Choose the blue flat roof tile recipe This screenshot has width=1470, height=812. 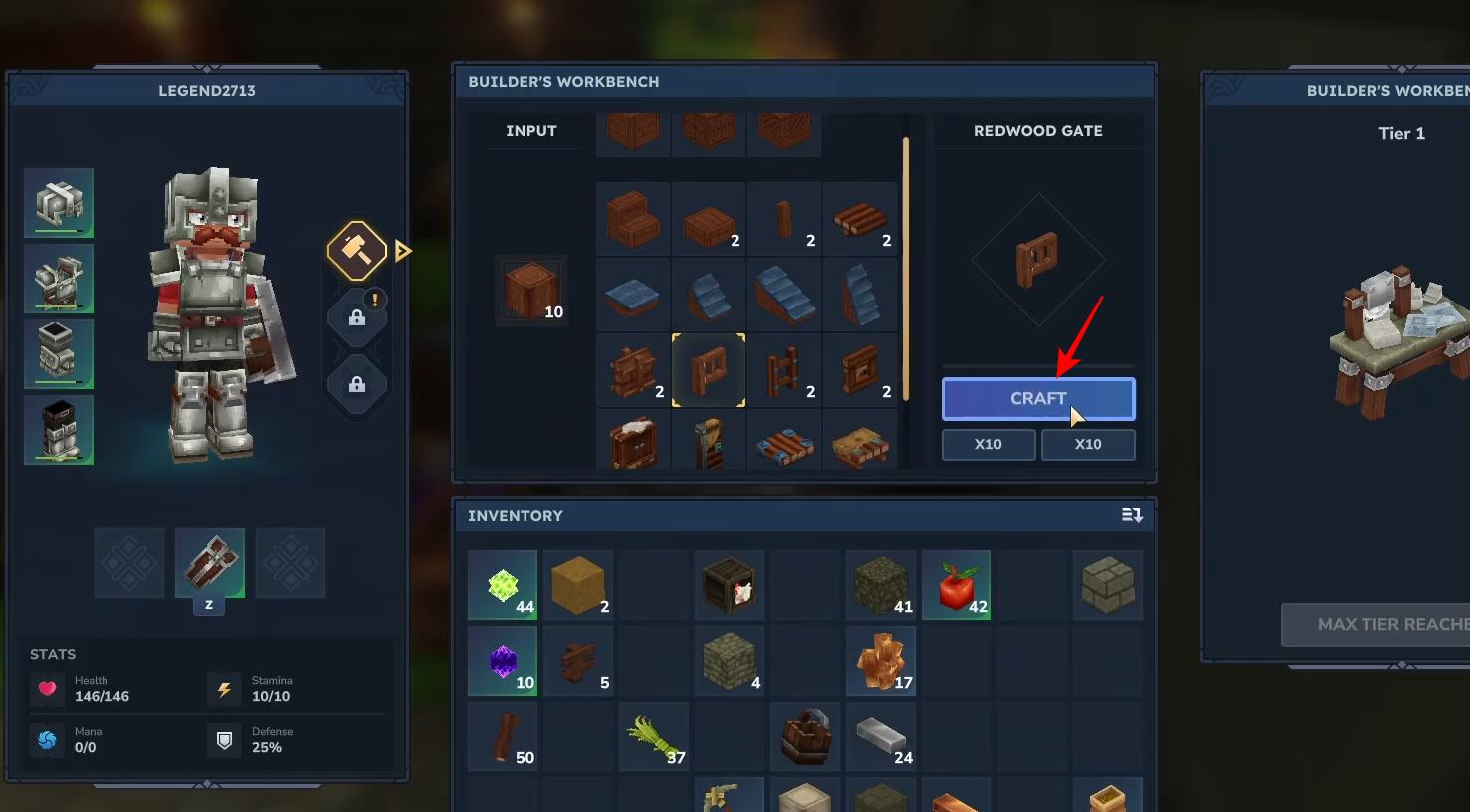pos(633,296)
